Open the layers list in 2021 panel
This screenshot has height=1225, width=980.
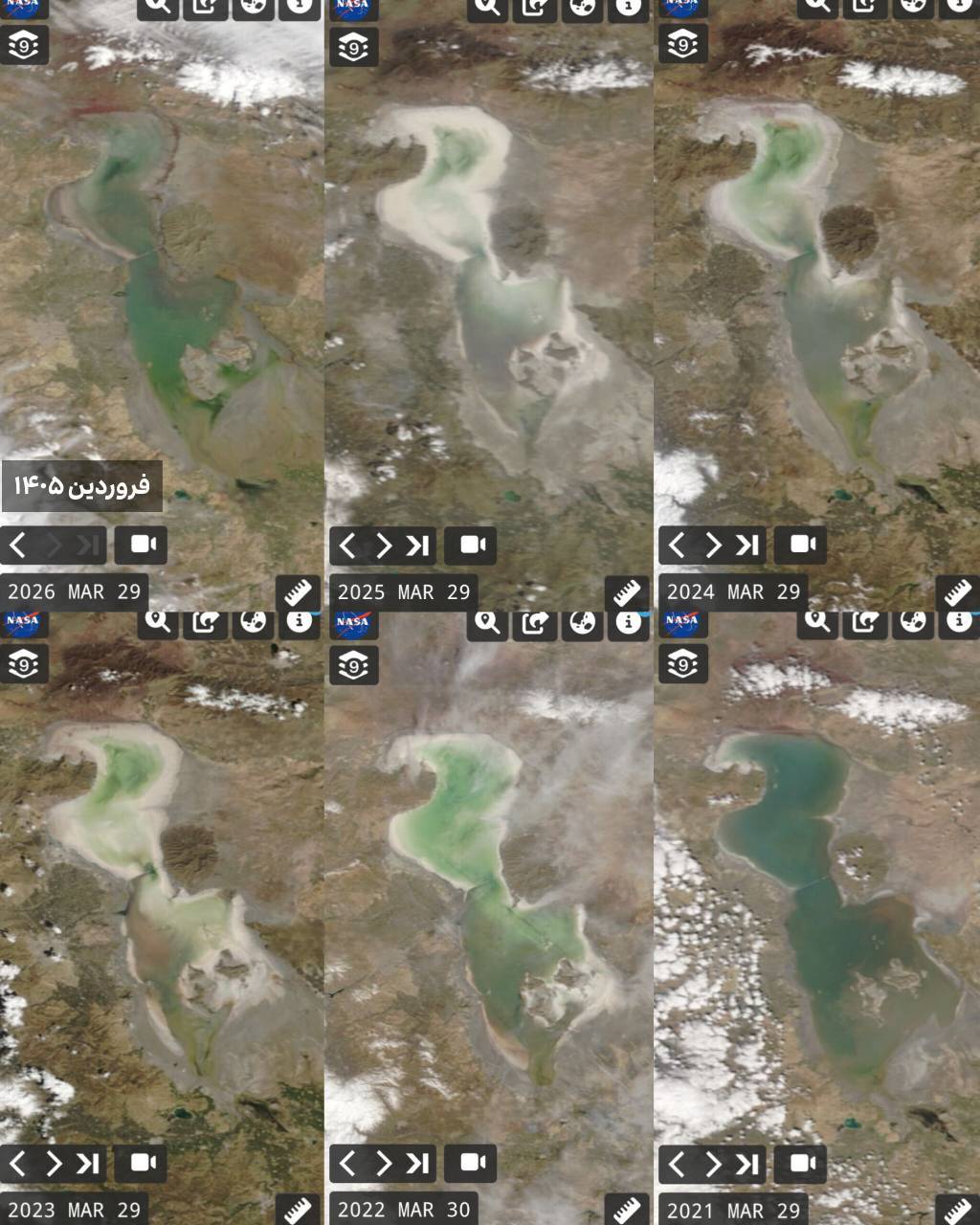[682, 664]
